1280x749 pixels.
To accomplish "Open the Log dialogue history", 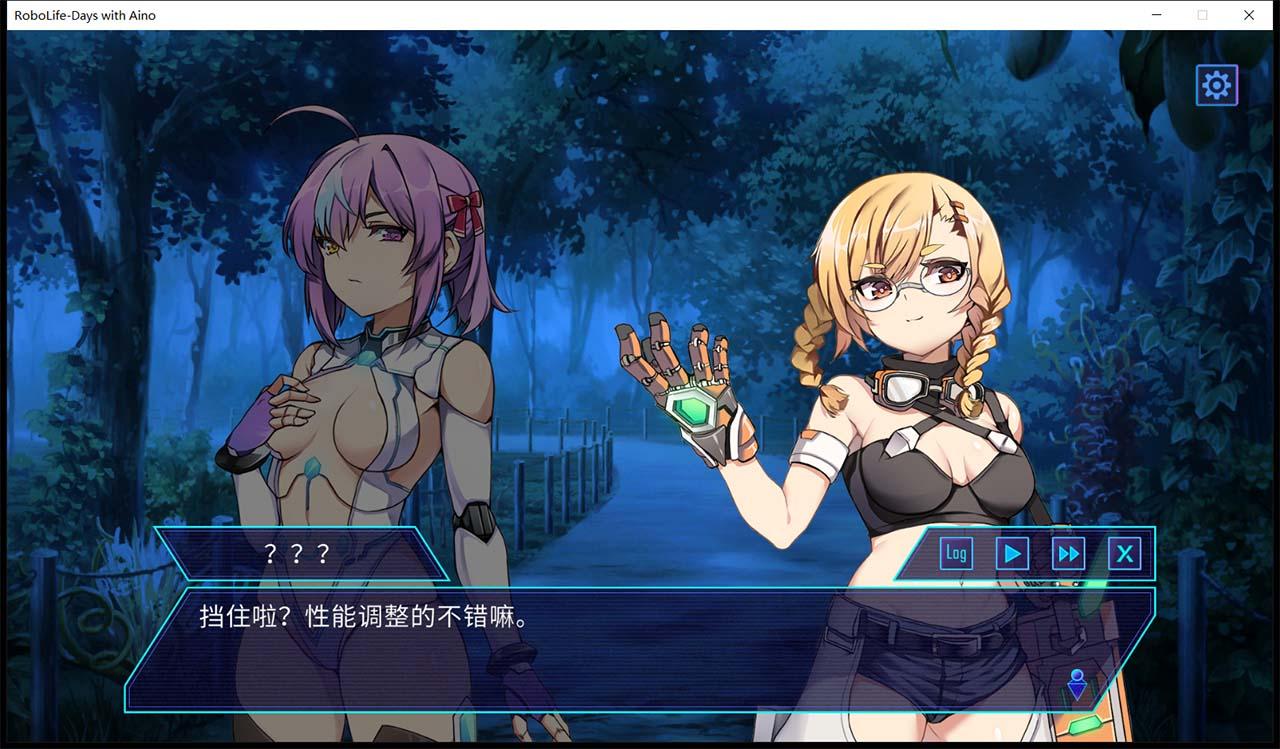I will 955,552.
